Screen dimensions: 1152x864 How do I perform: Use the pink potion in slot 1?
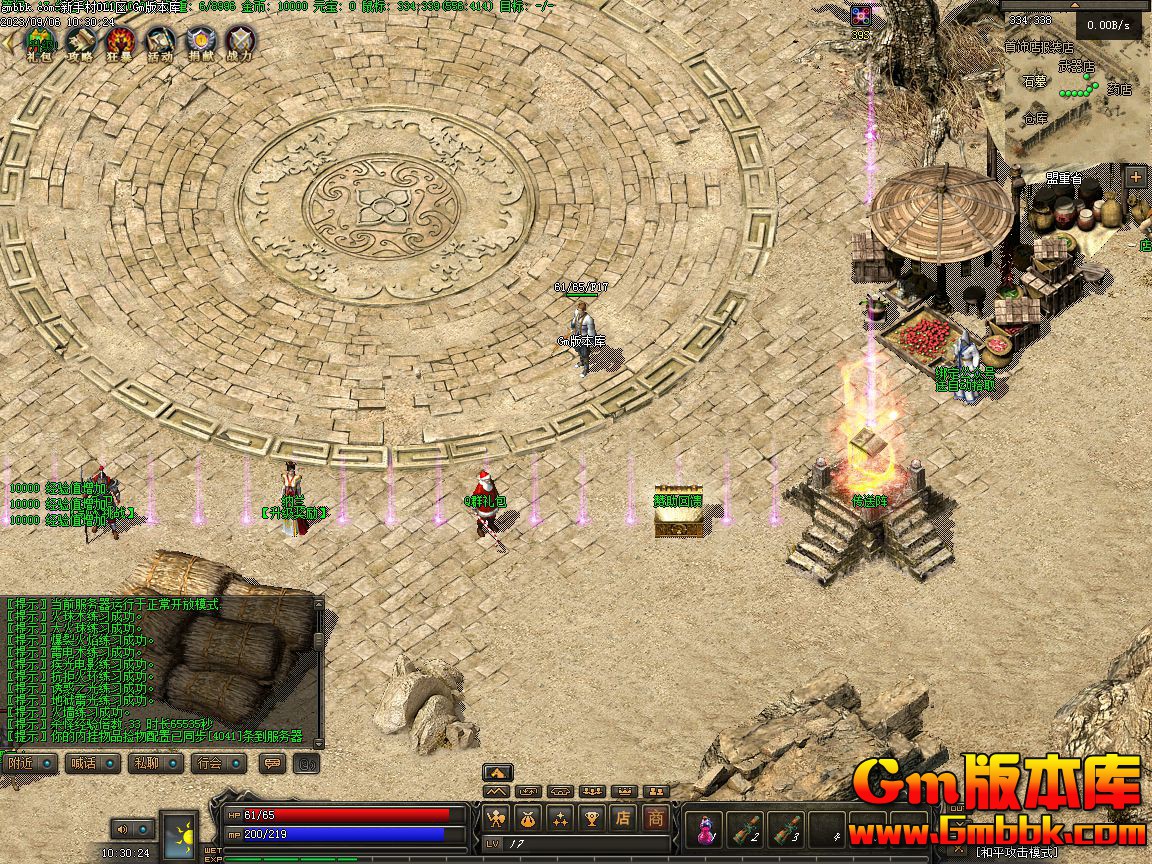tap(707, 829)
